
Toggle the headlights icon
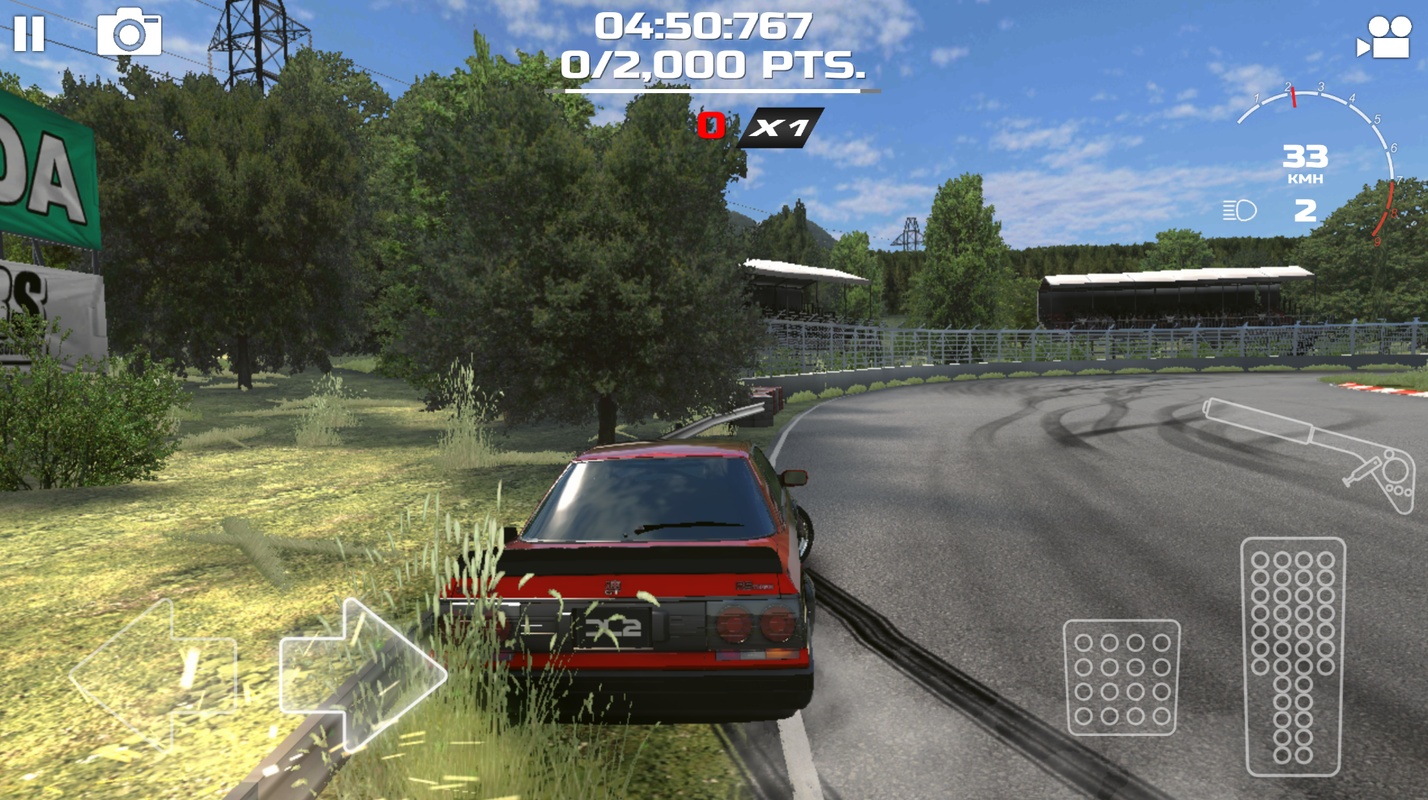pos(1239,210)
